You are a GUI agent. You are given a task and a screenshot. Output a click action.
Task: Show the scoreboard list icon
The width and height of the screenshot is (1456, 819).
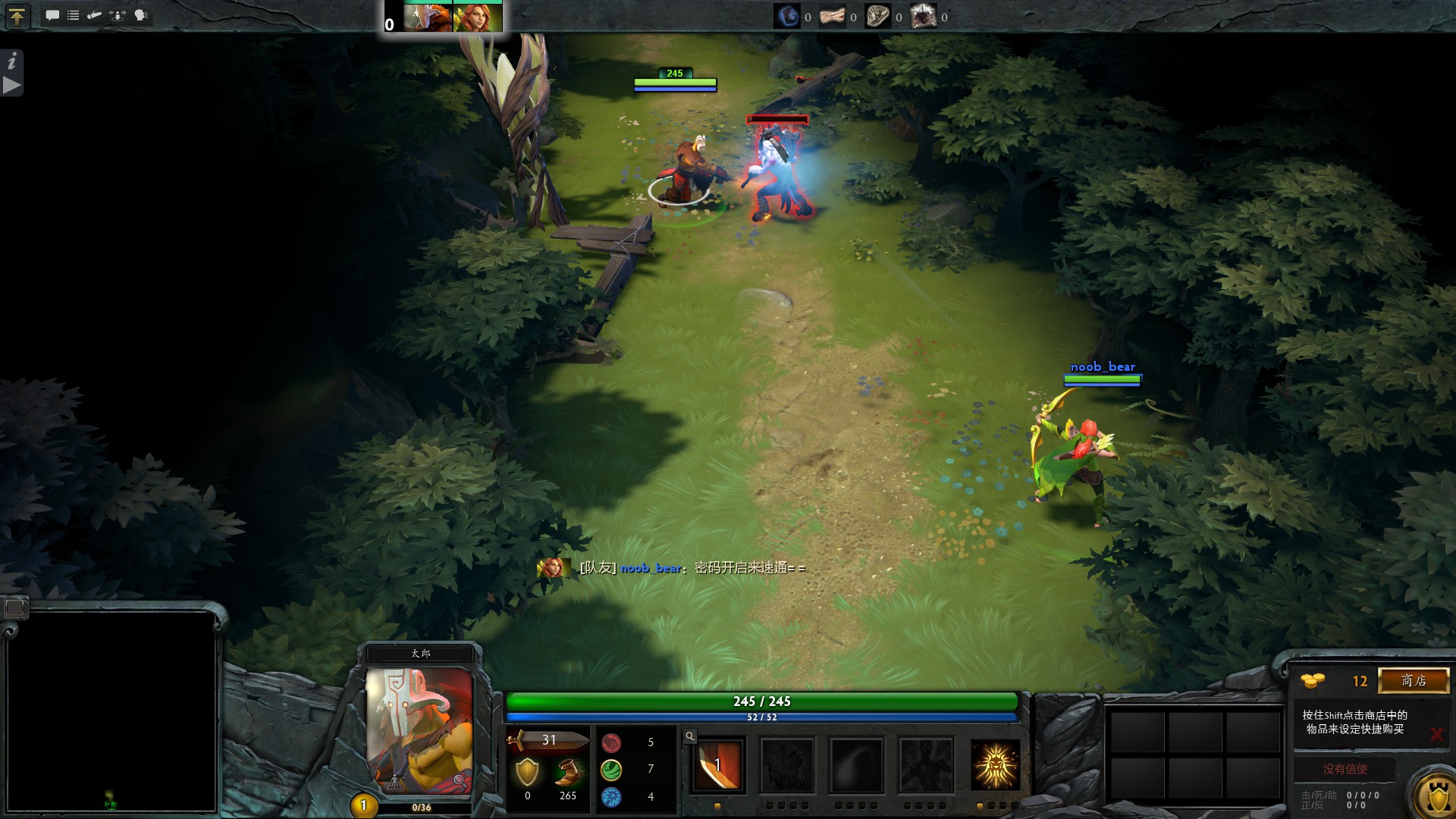[74, 15]
